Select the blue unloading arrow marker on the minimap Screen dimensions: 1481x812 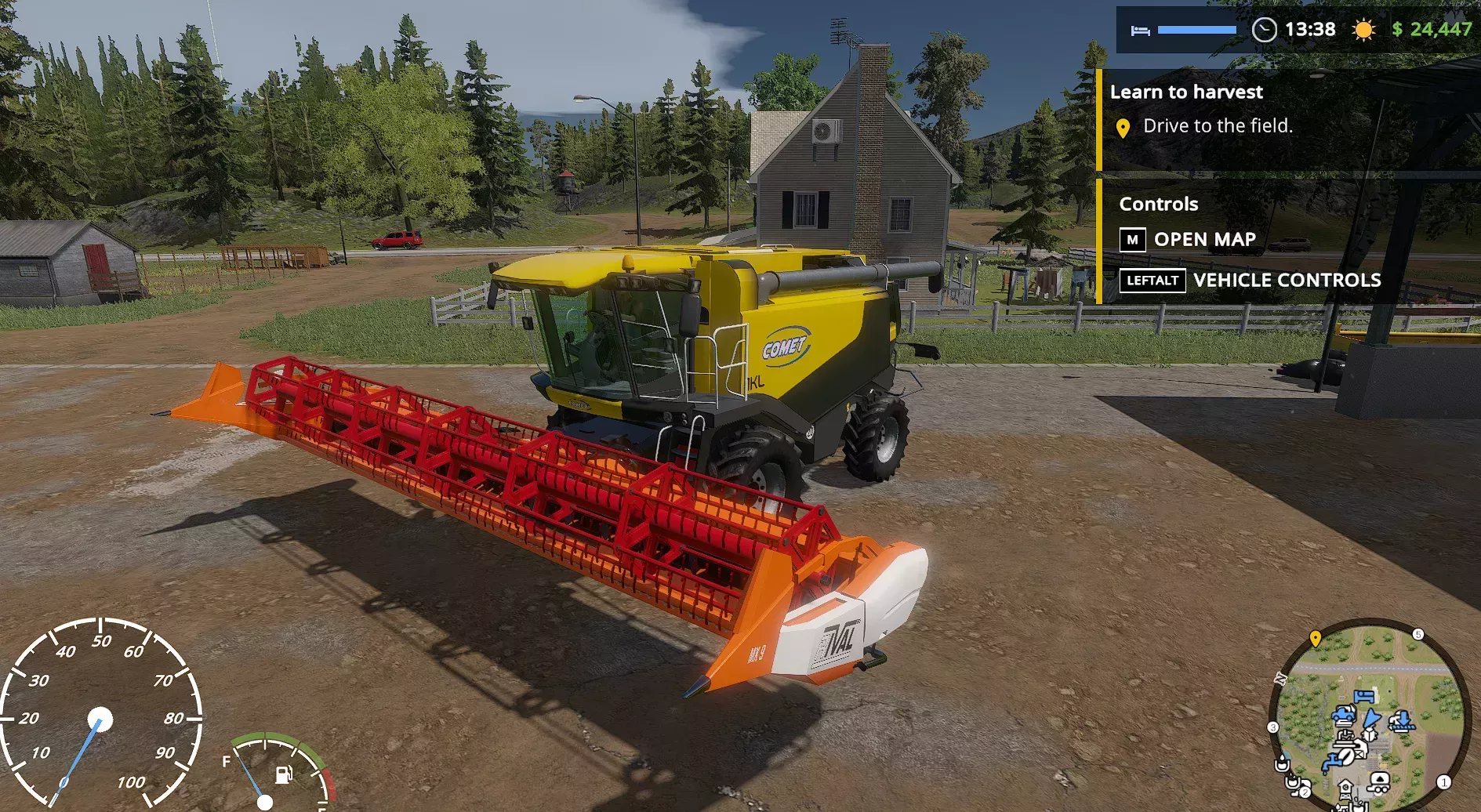point(1403,720)
